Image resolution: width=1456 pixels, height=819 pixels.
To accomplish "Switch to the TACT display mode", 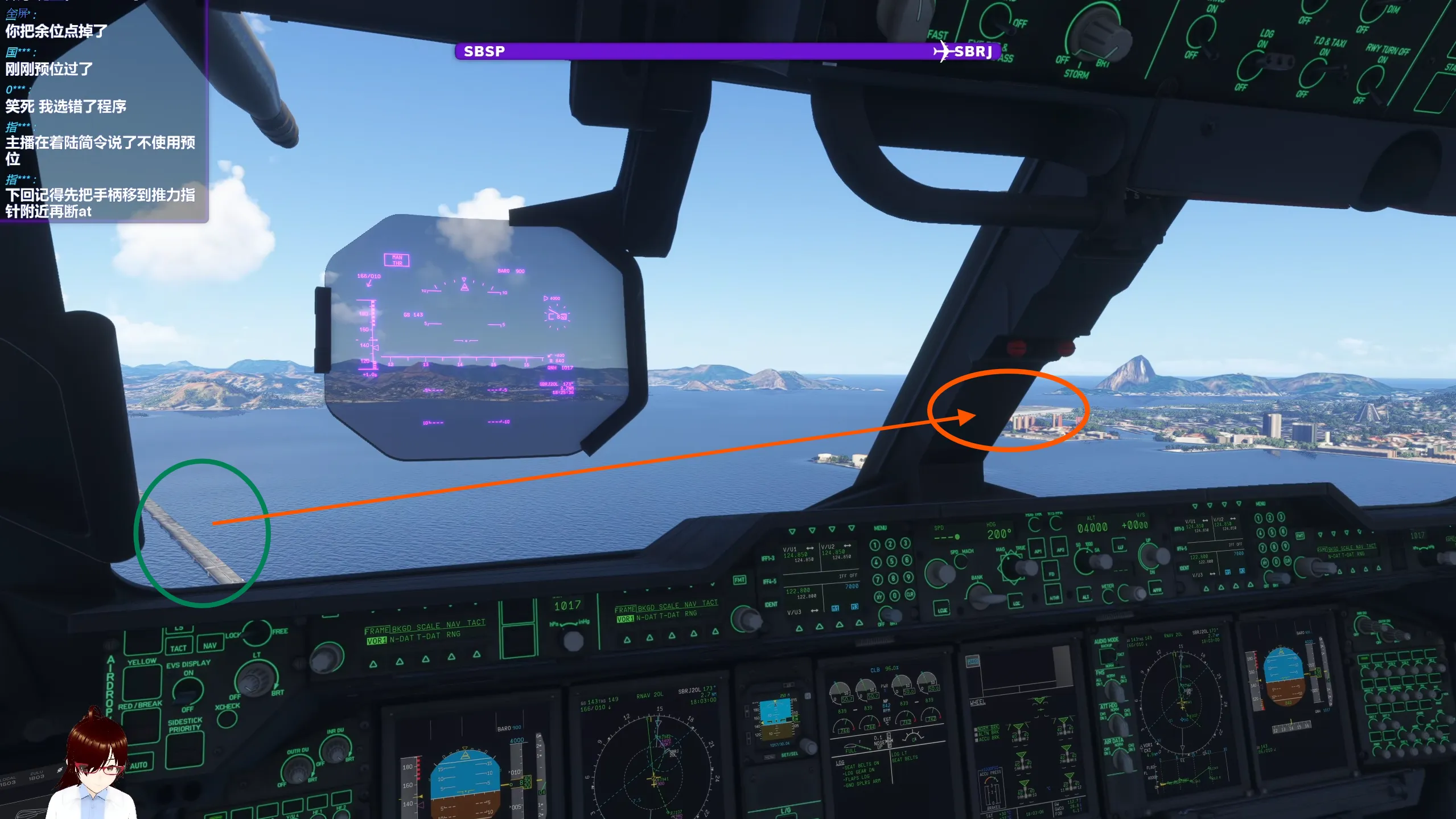I will tap(178, 648).
